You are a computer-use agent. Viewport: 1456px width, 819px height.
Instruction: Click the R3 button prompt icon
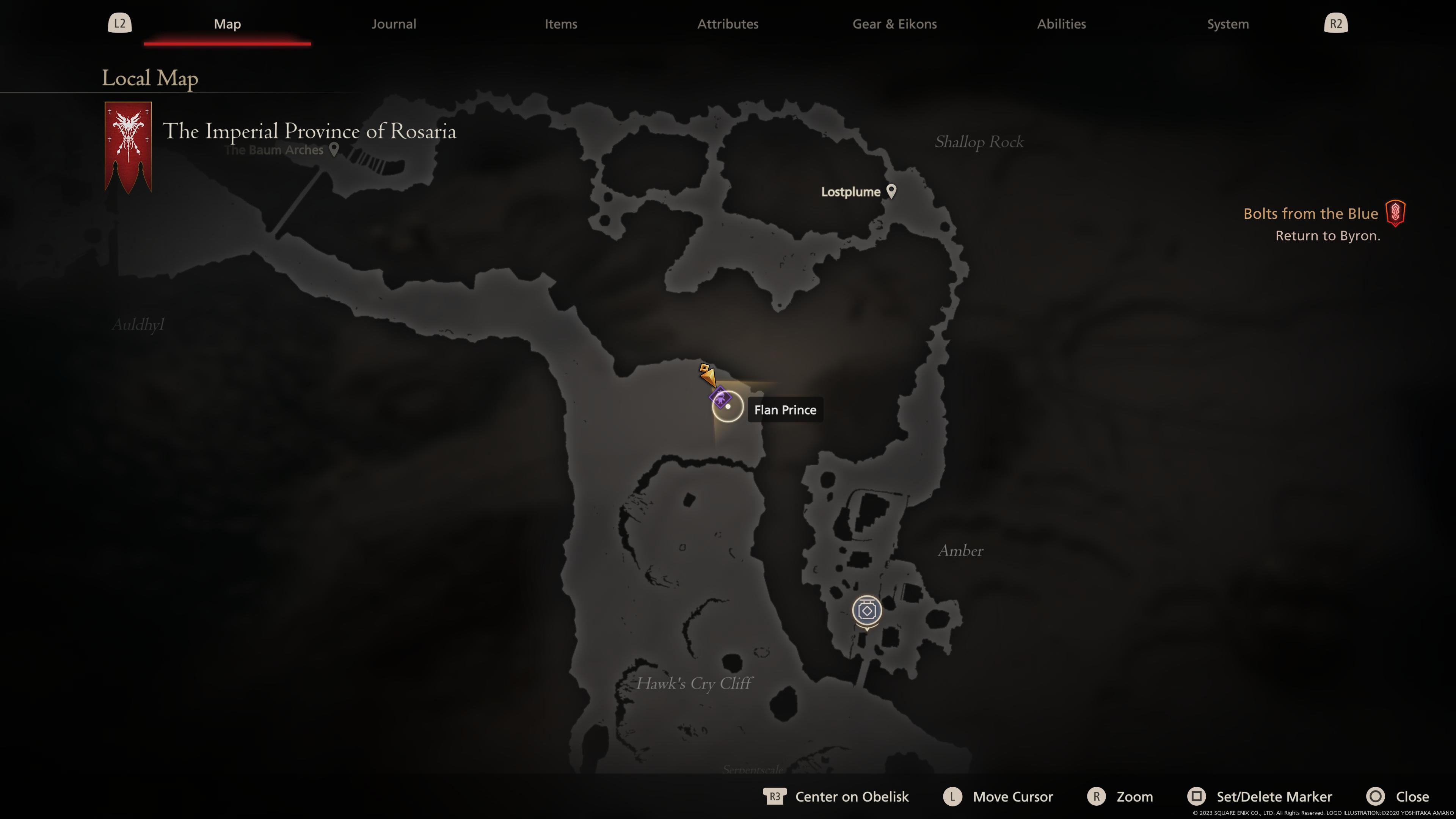click(x=775, y=796)
